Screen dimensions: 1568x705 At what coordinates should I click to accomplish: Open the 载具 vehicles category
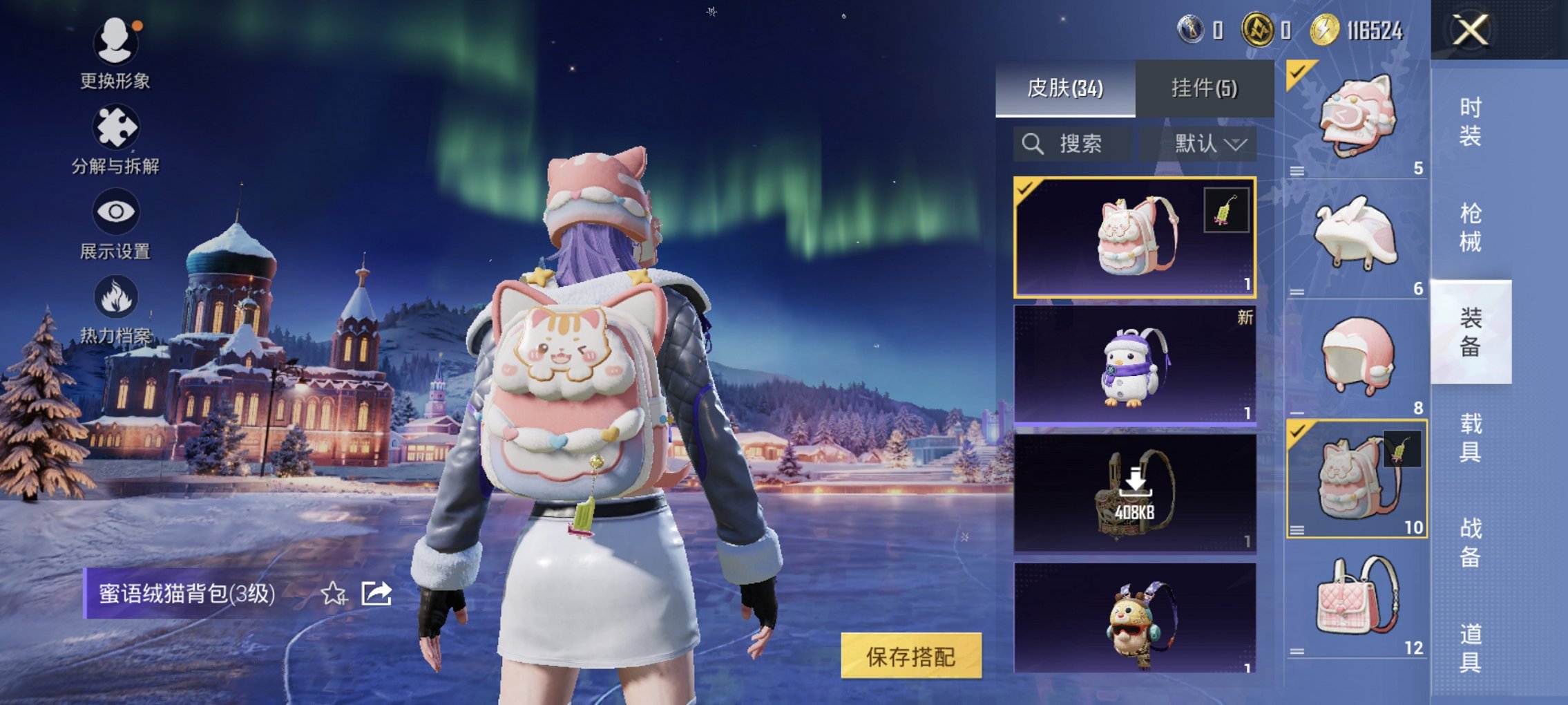point(1470,438)
